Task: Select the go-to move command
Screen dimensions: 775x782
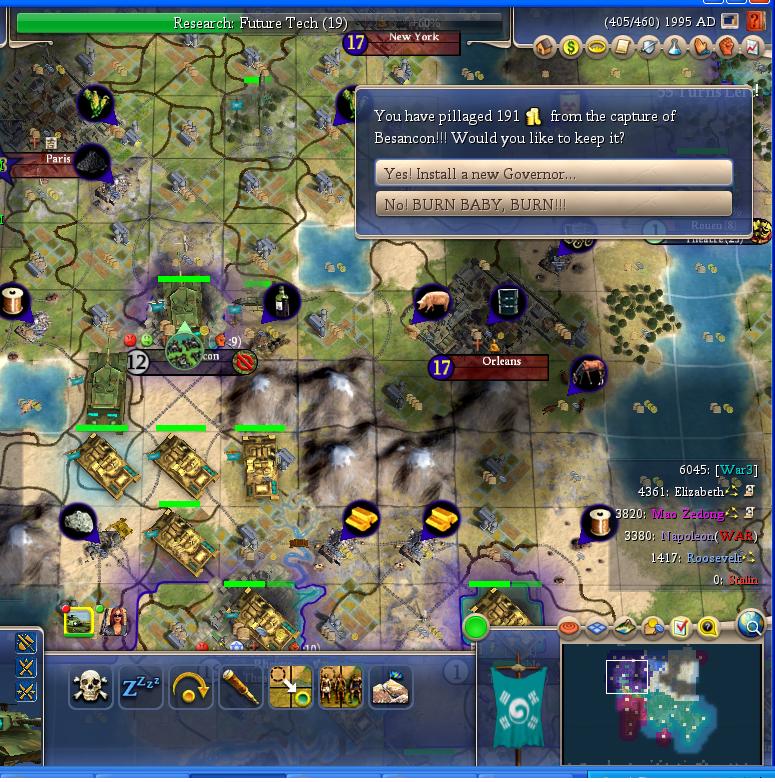Action: click(x=290, y=688)
